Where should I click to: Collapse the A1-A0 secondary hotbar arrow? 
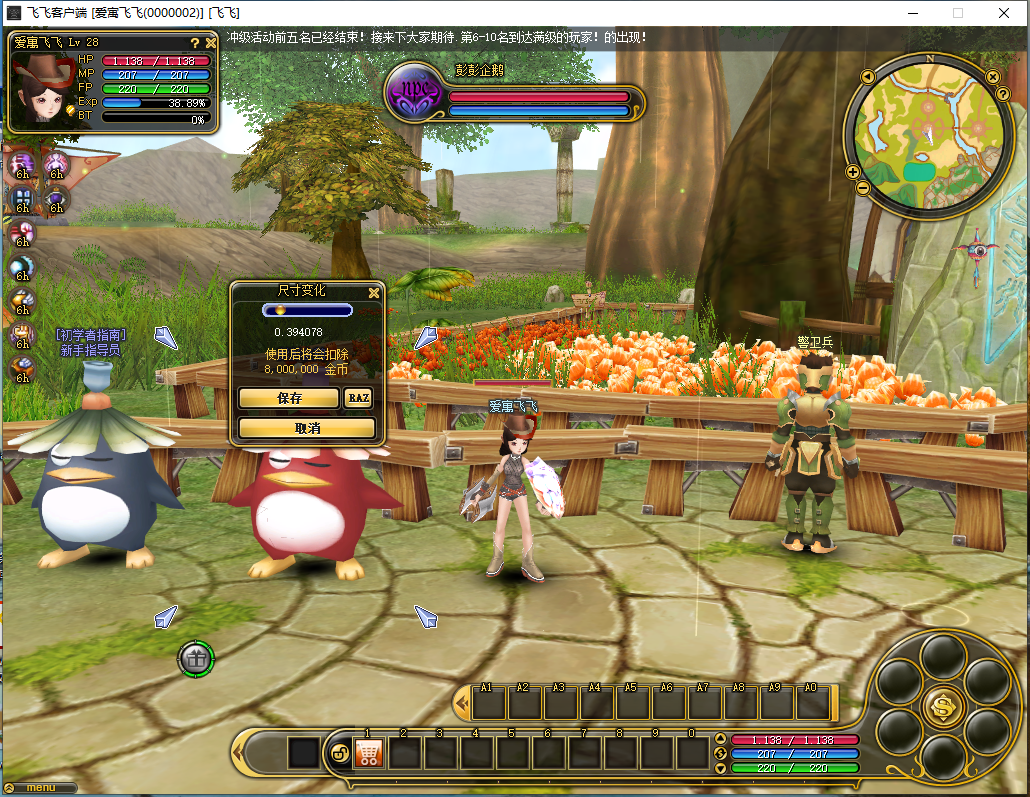click(x=462, y=704)
